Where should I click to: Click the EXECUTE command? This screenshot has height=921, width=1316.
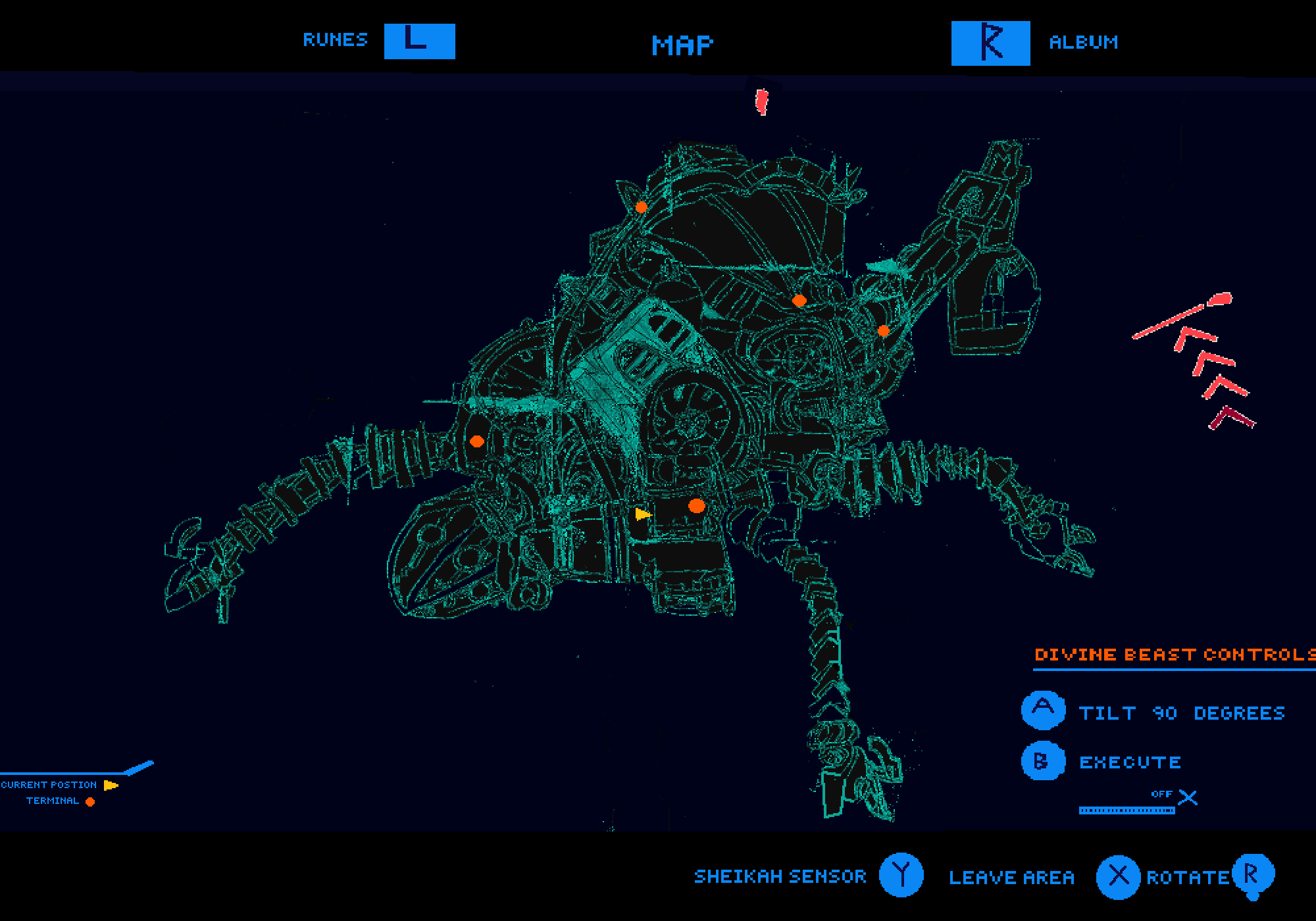coord(1130,763)
